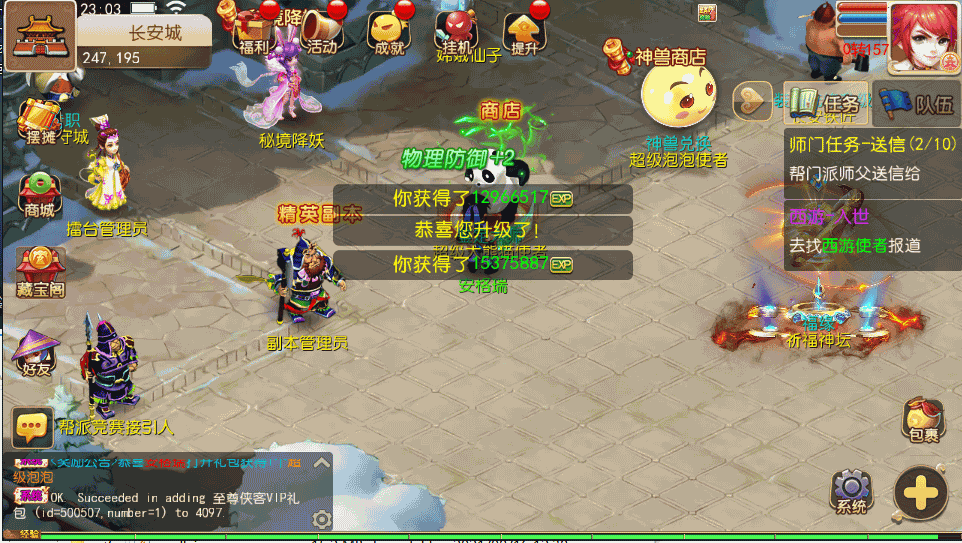Switch to the 队伍 team tab

click(916, 102)
